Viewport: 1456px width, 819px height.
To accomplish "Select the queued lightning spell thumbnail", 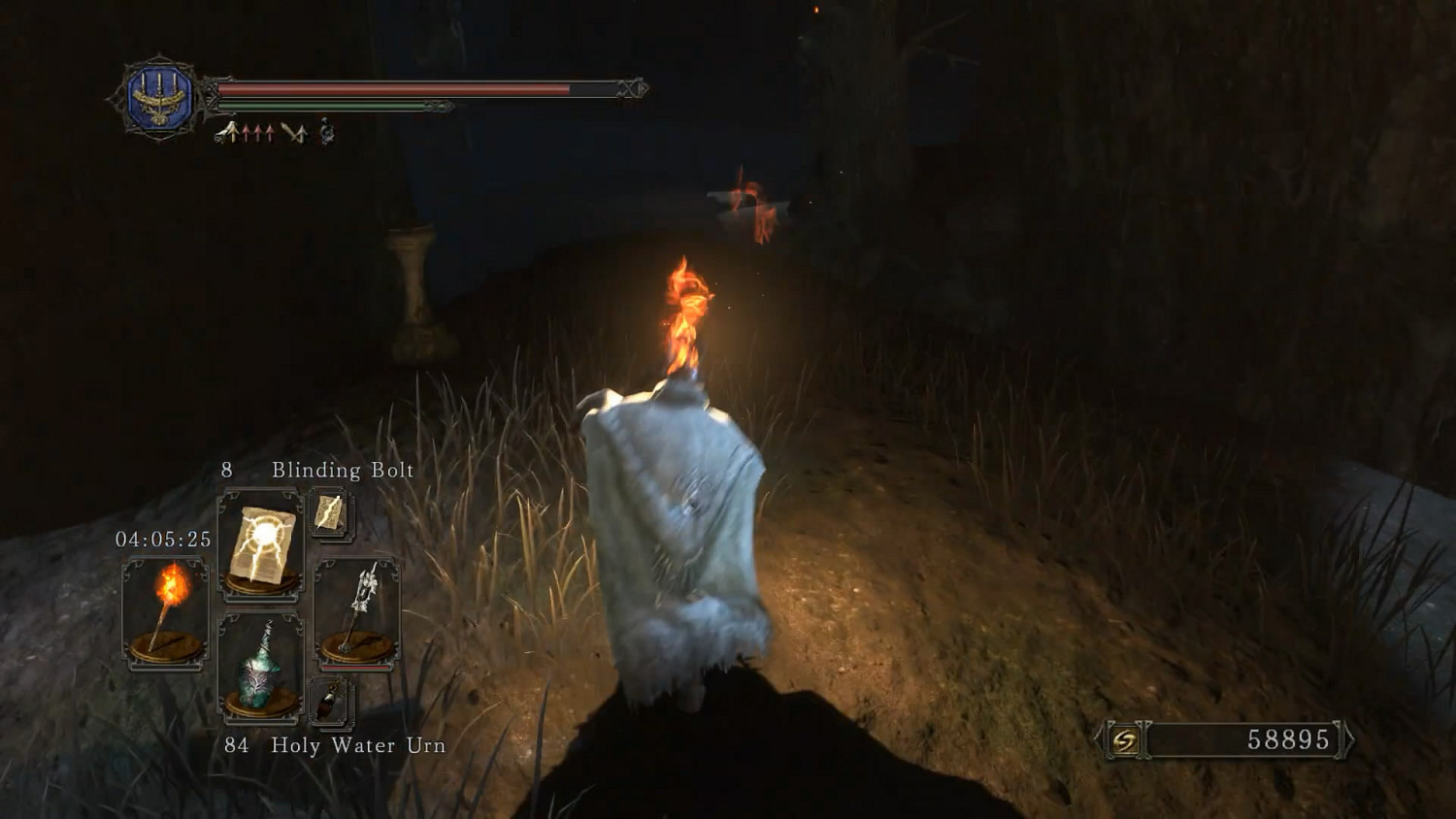I will tap(330, 512).
